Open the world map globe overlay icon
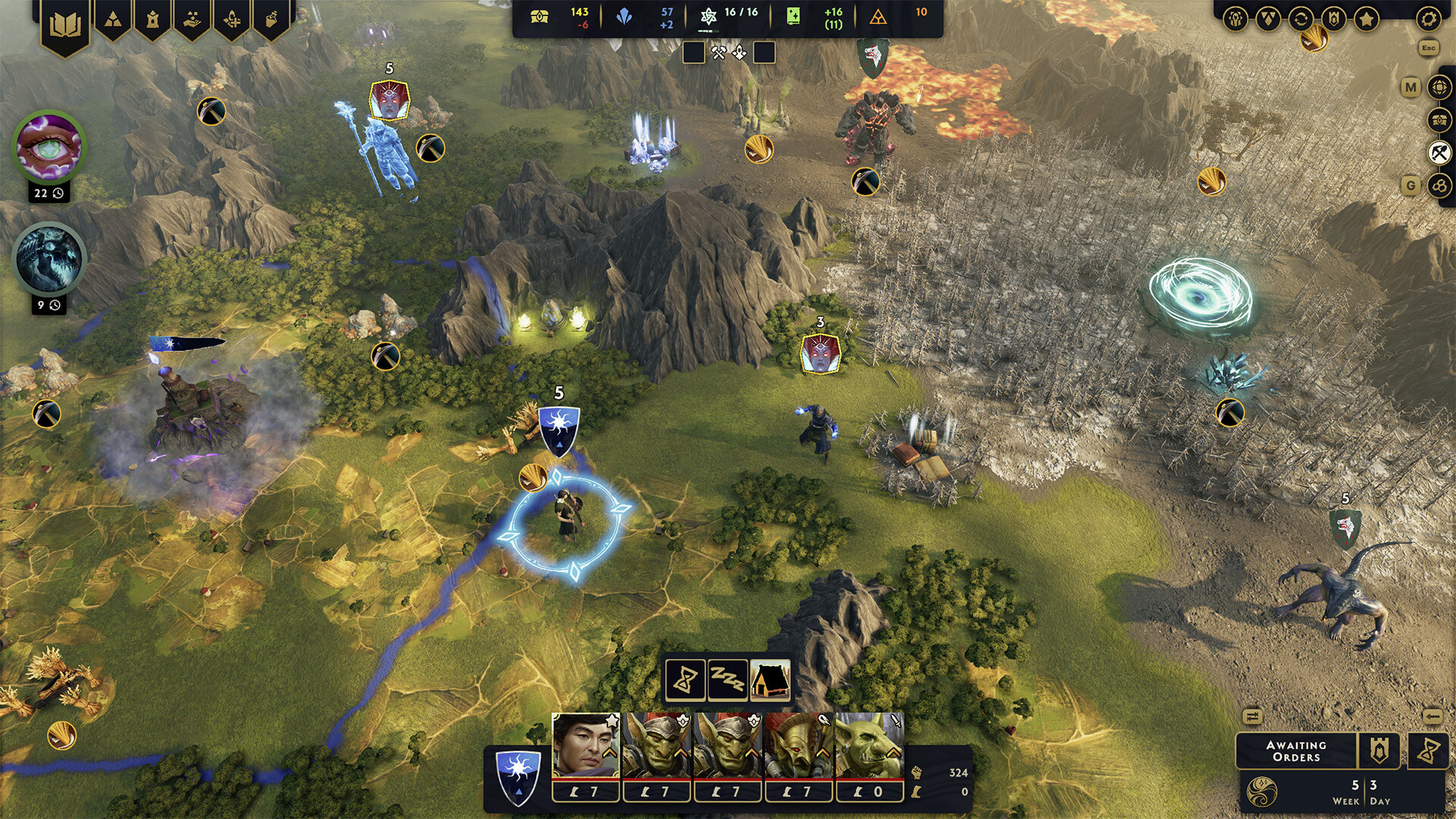The image size is (1456, 819). pos(1437,86)
